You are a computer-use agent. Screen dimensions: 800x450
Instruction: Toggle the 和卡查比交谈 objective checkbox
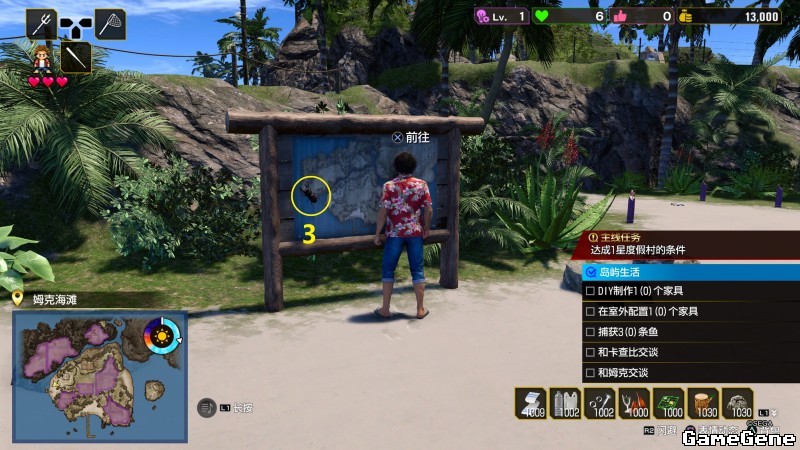tap(591, 352)
